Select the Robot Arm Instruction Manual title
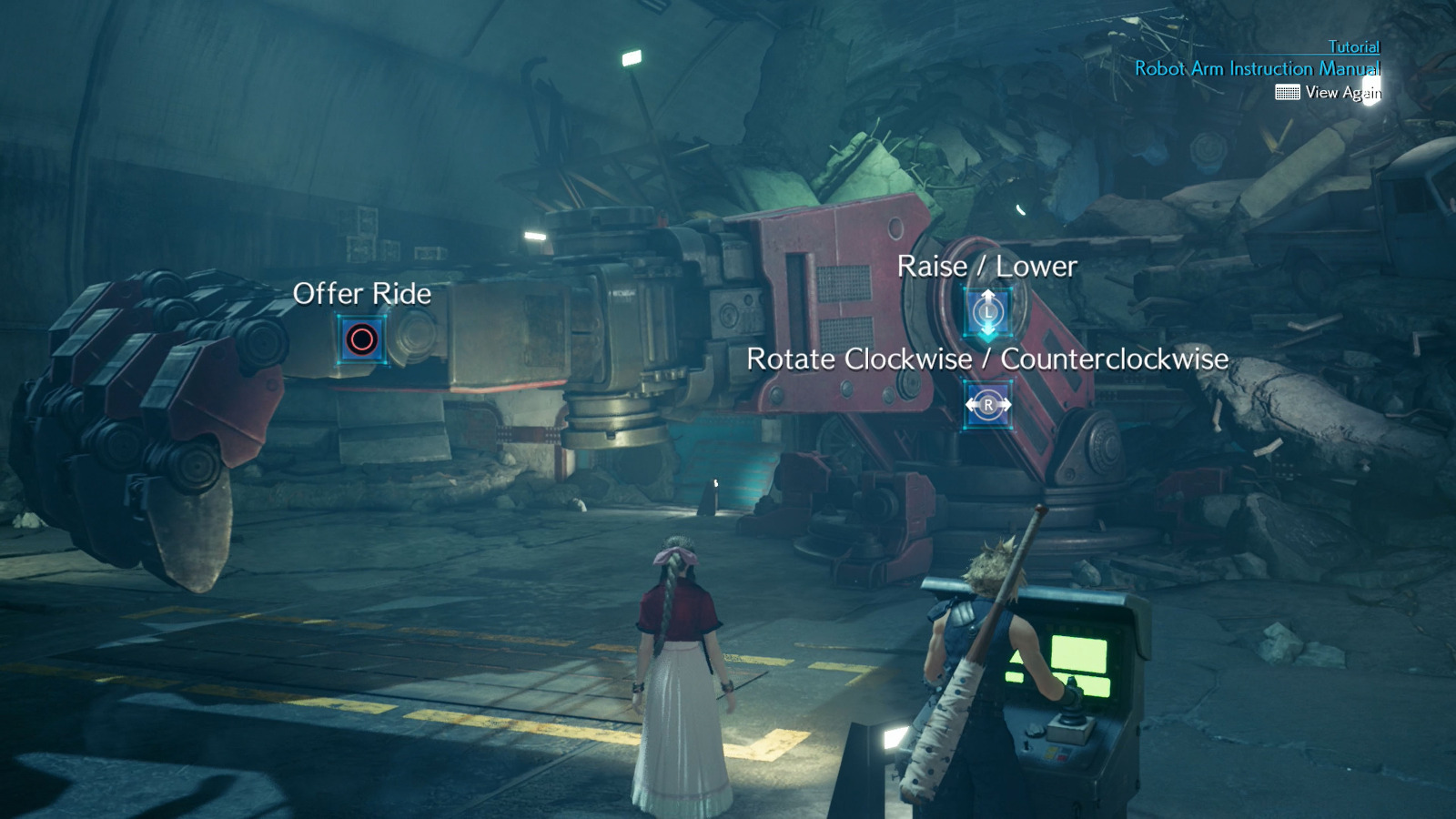 (1258, 68)
